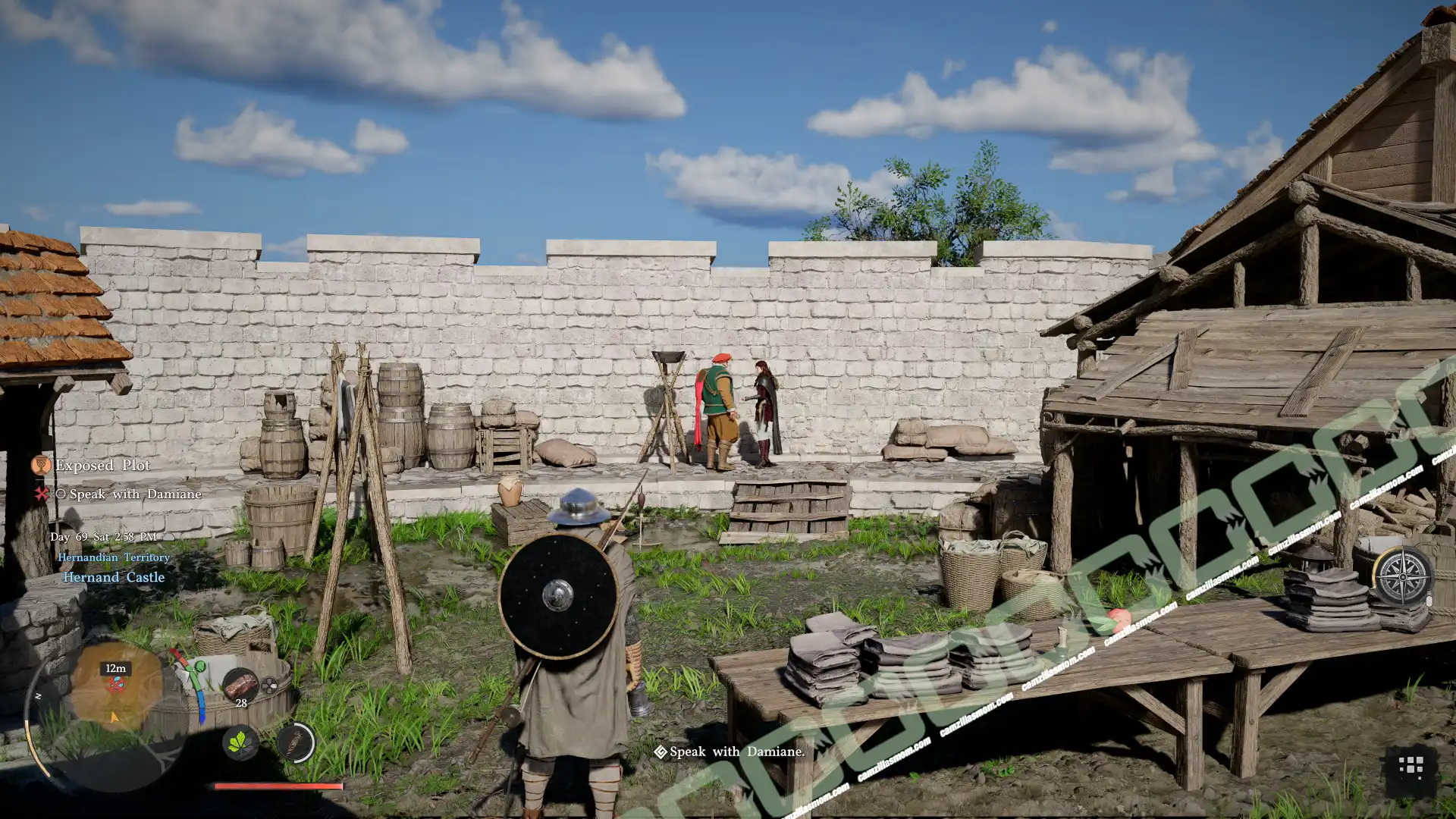Click the Hernand Castle location label
Screen dimensions: 1456x819
coord(114,577)
